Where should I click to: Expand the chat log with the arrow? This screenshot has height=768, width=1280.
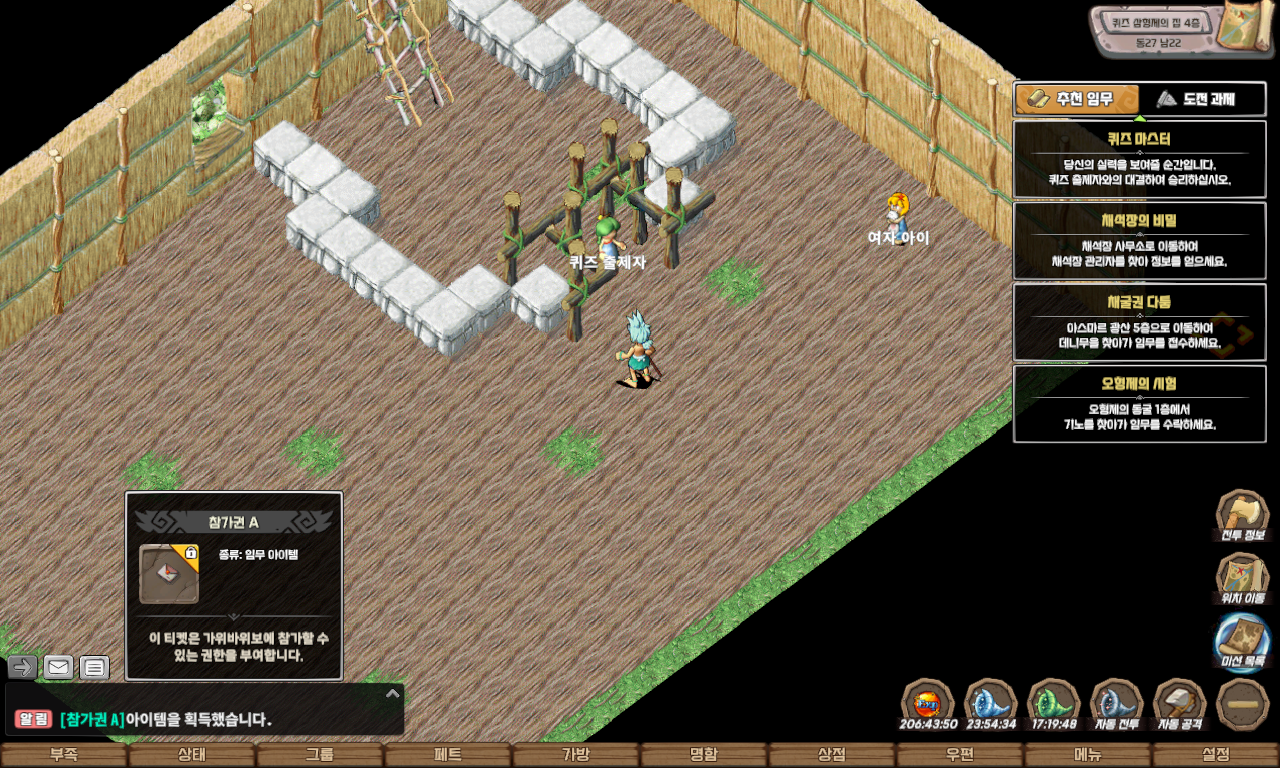point(393,693)
